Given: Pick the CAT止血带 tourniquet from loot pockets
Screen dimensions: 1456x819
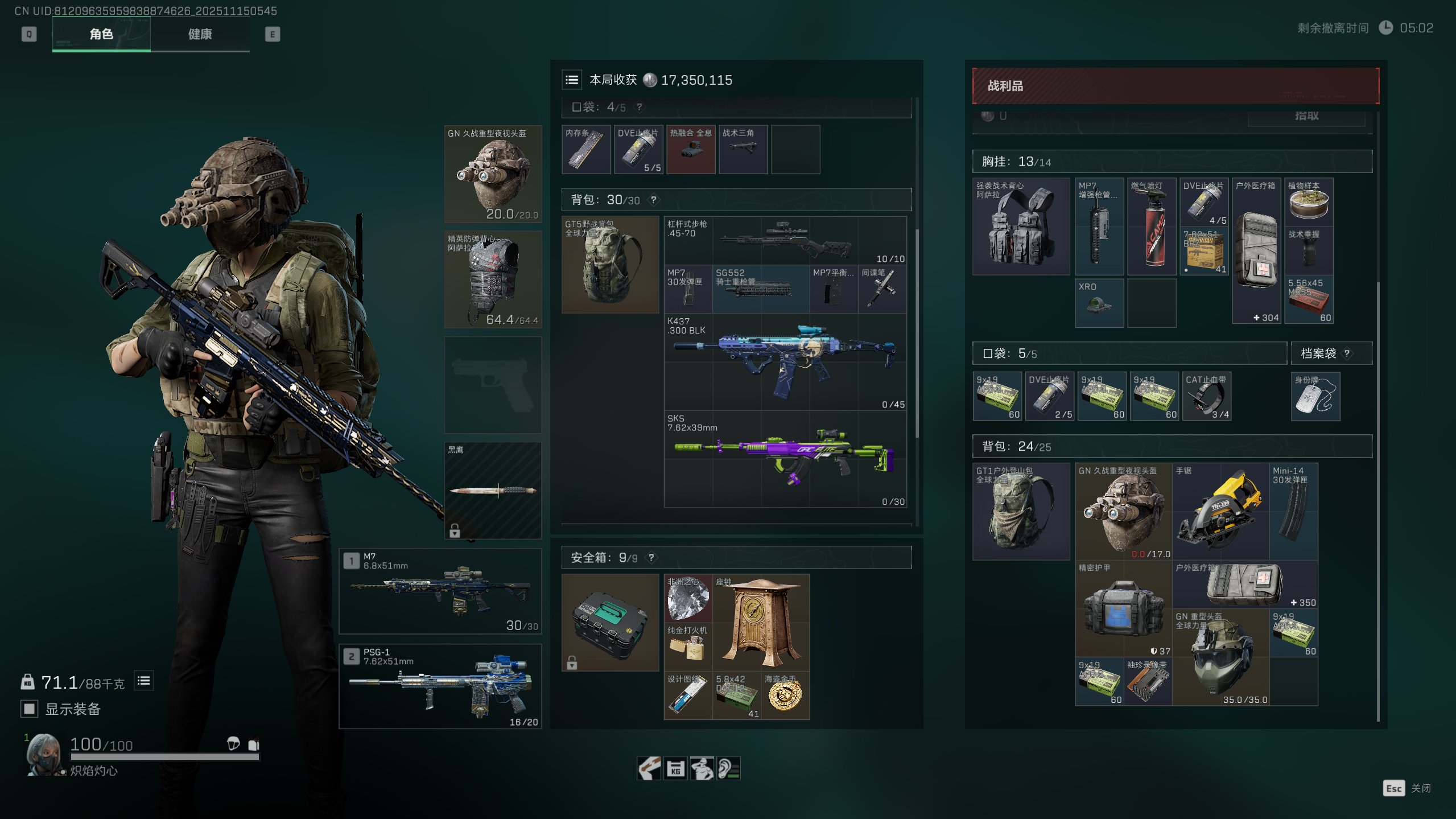Looking at the screenshot, I should coord(1206,396).
